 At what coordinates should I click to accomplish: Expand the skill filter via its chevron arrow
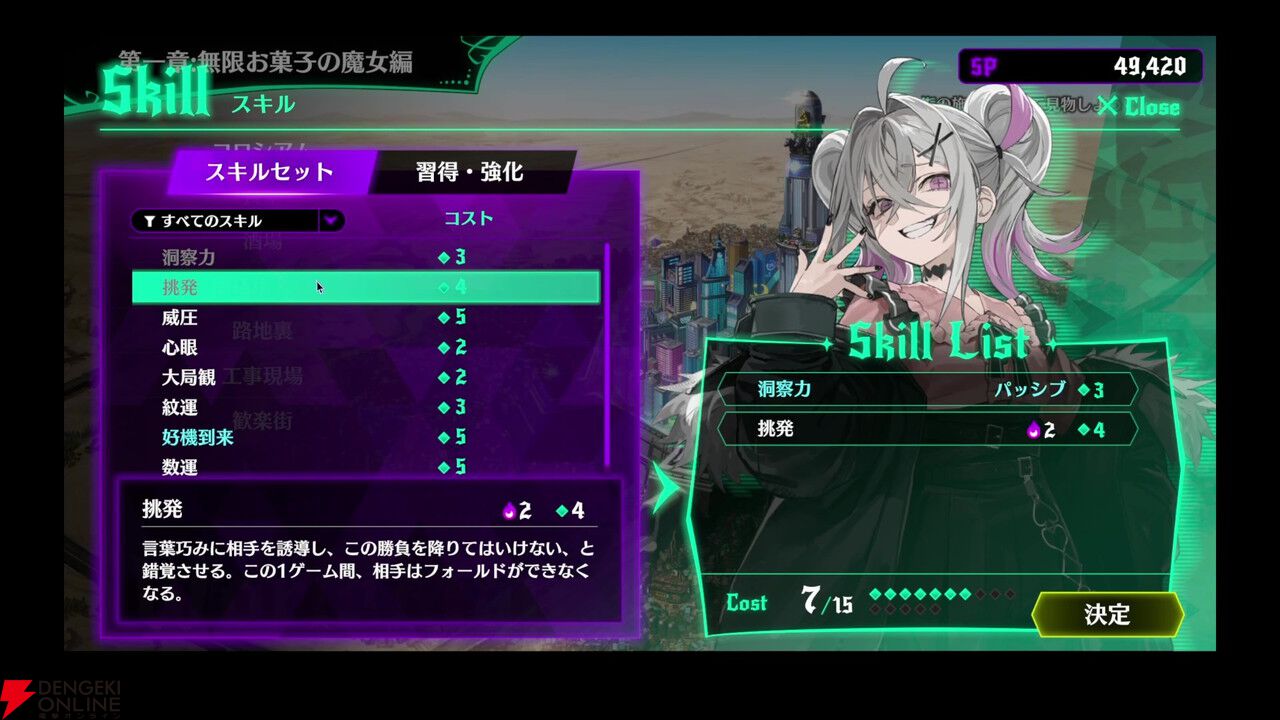331,220
